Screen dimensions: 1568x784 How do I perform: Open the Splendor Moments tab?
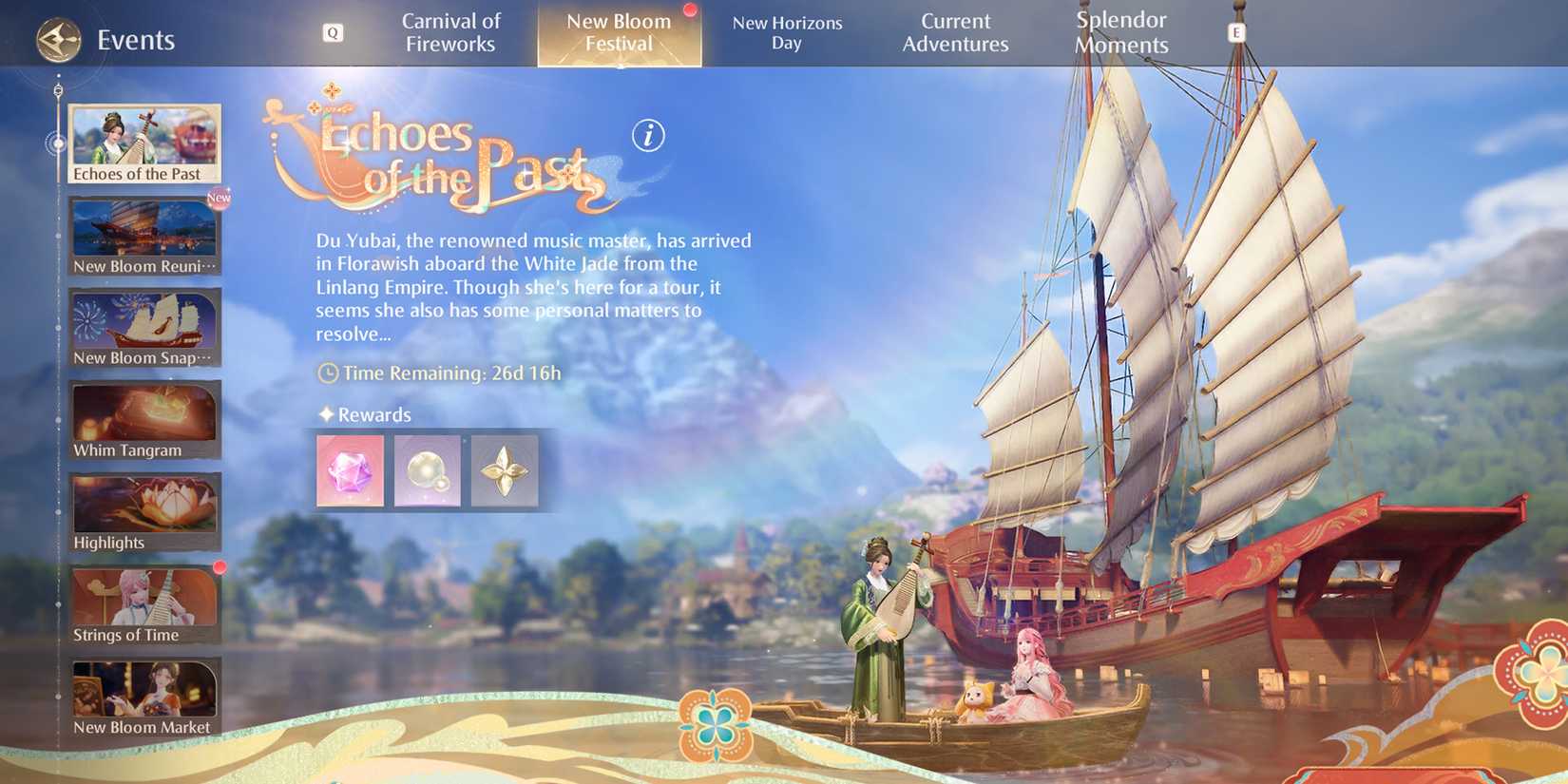point(1121,31)
